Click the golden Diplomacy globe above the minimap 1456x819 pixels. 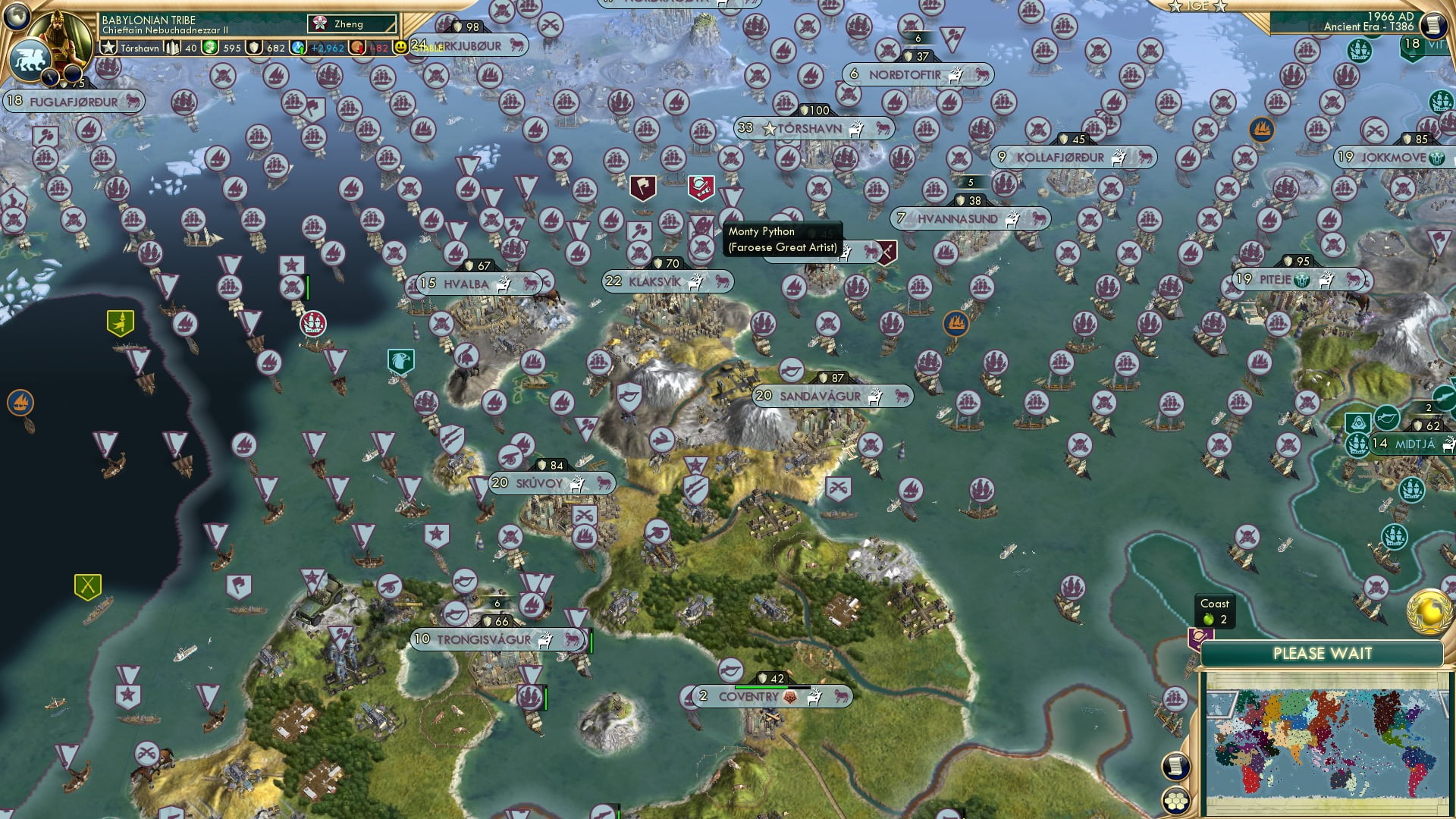coord(1428,613)
